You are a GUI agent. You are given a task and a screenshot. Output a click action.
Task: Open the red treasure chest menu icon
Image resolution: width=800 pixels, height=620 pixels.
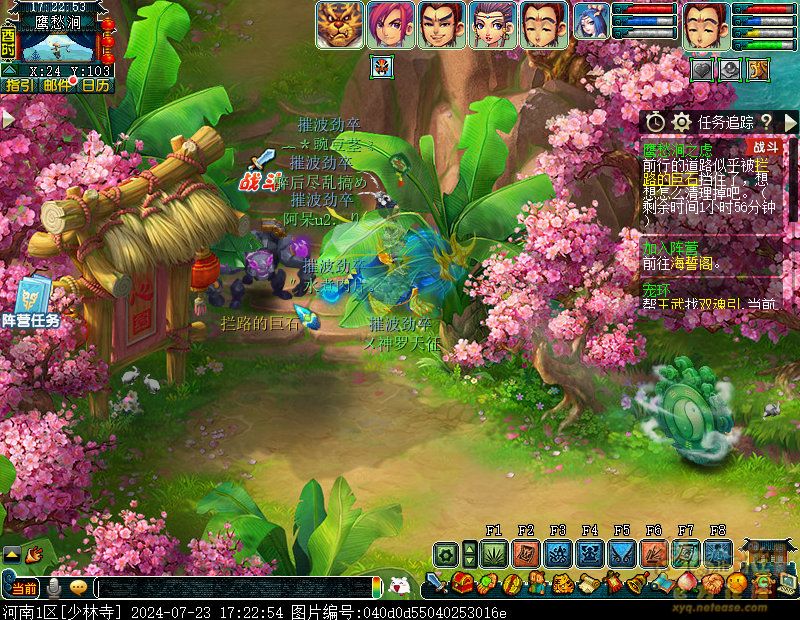462,582
